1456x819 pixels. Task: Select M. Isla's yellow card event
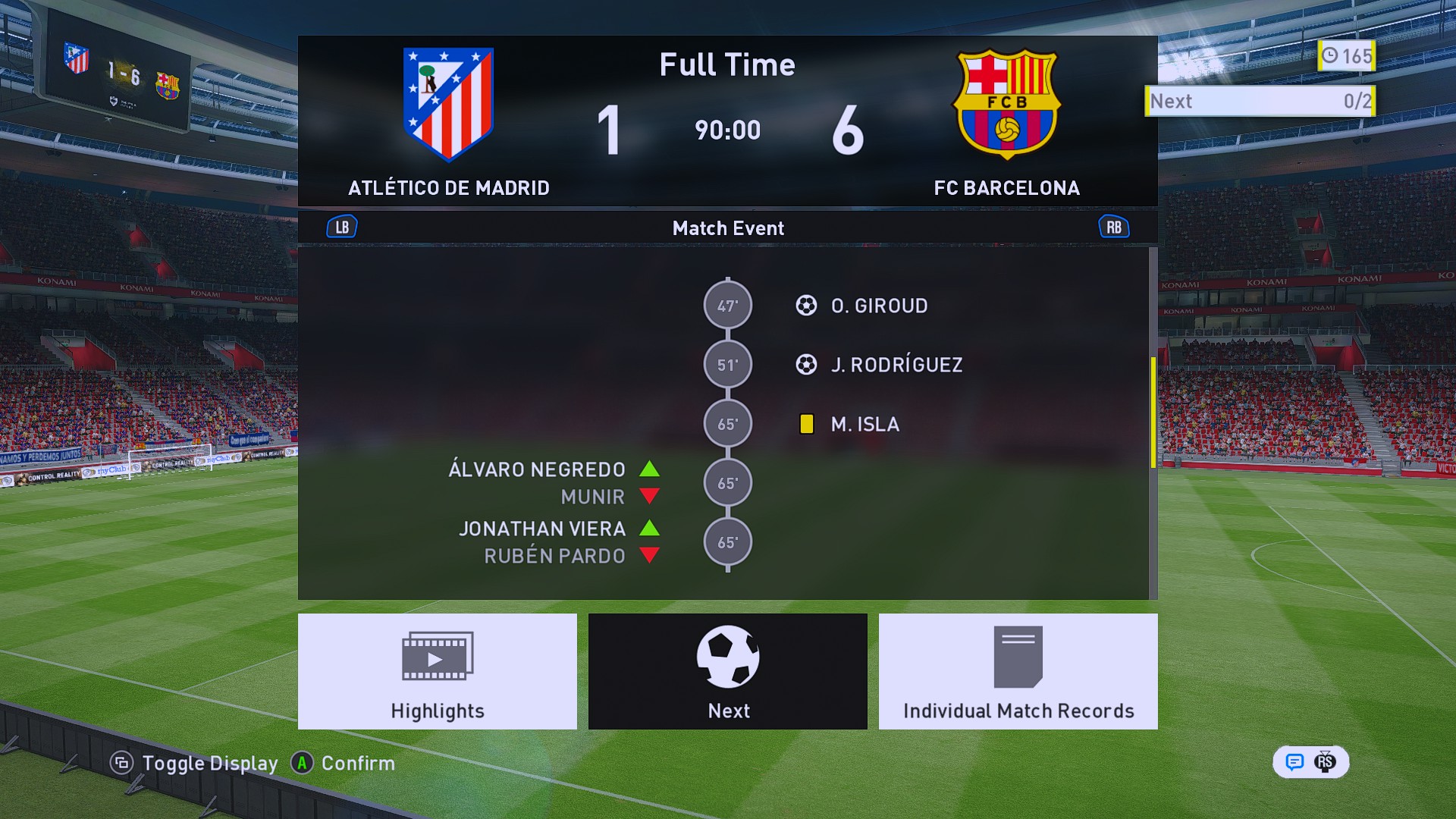[864, 424]
